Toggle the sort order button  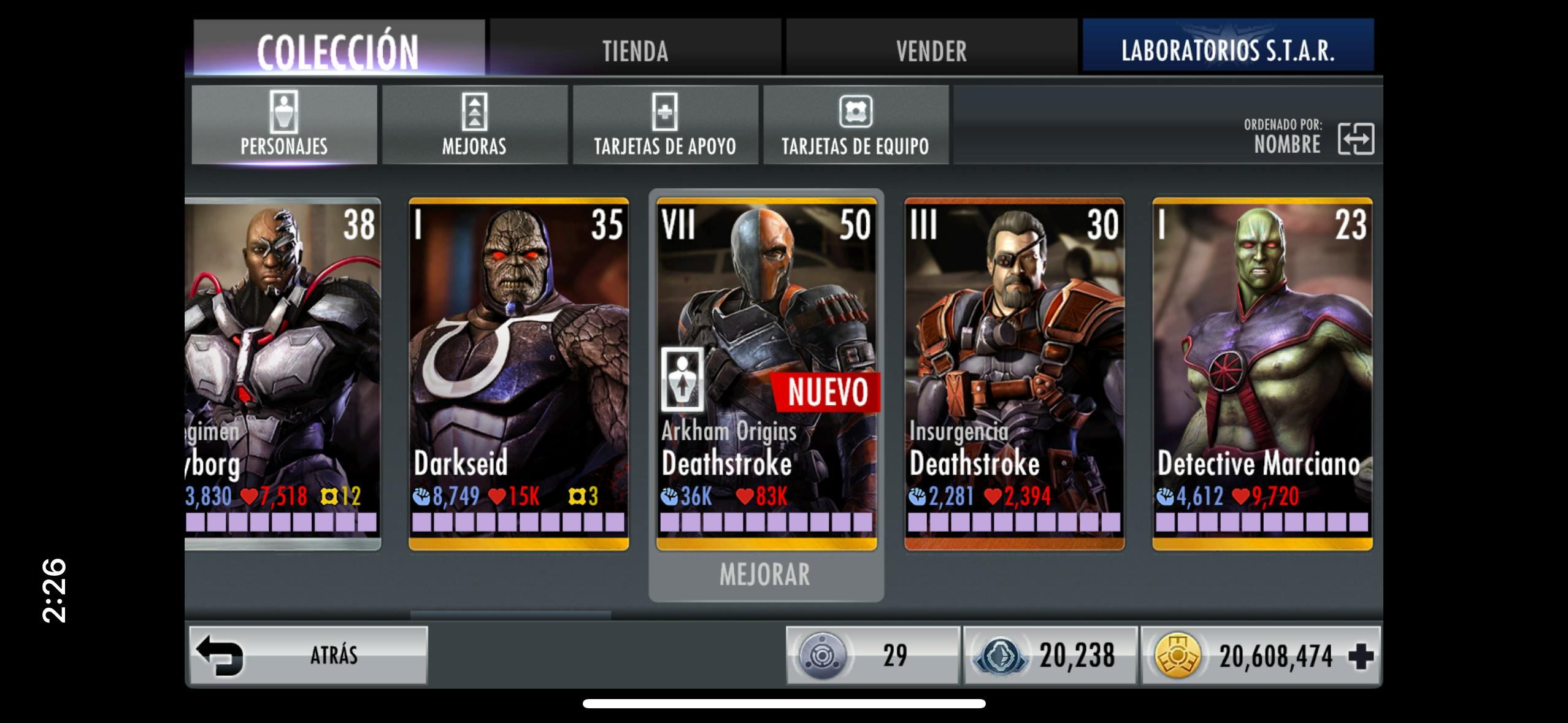(1355, 139)
